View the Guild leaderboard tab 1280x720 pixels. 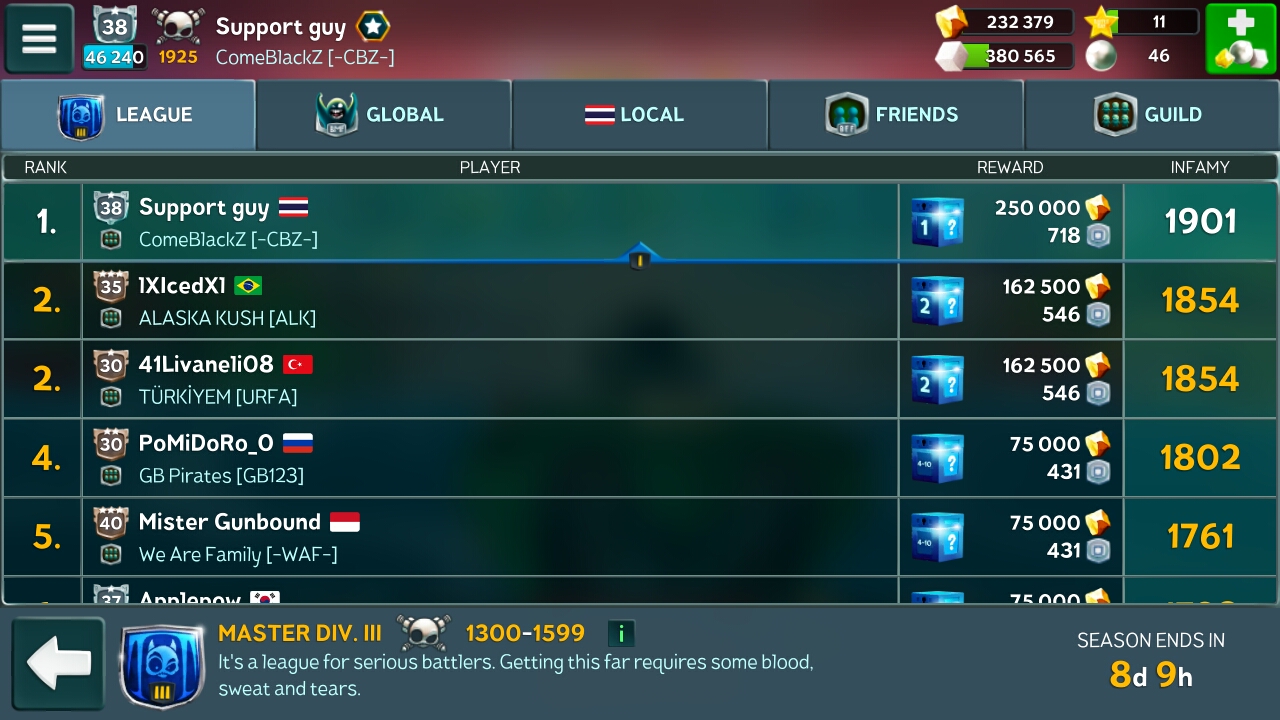pos(1152,115)
